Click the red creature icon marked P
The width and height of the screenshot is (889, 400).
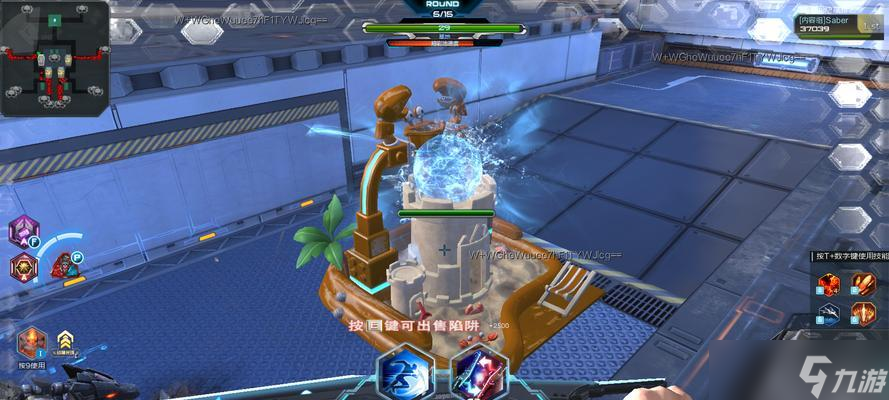[64, 266]
